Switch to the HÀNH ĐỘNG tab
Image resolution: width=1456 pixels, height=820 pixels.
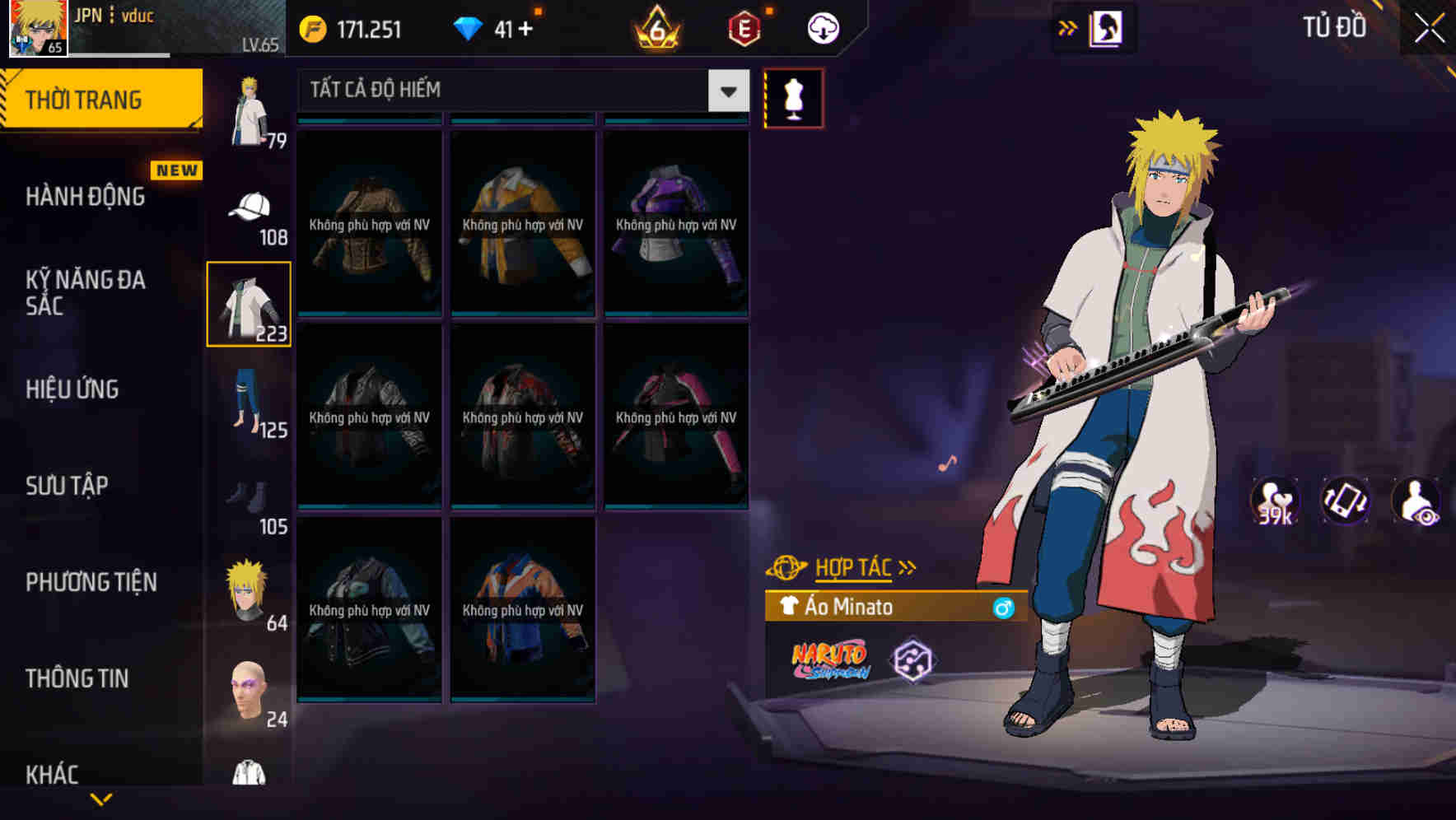pyautogui.click(x=84, y=197)
